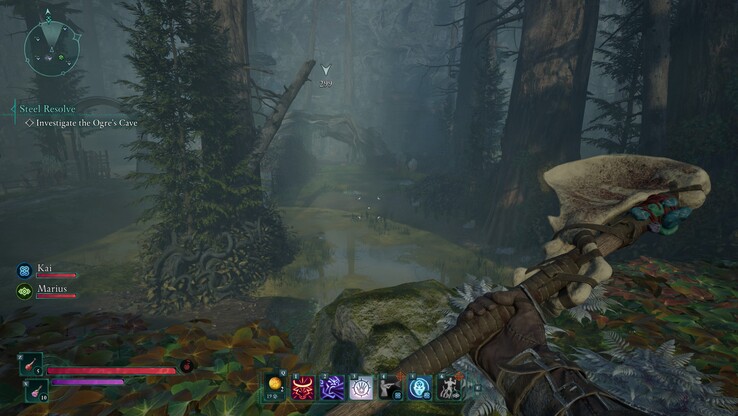Image resolution: width=738 pixels, height=416 pixels.
Task: Trigger the companion rifle shot ability
Action: click(391, 387)
